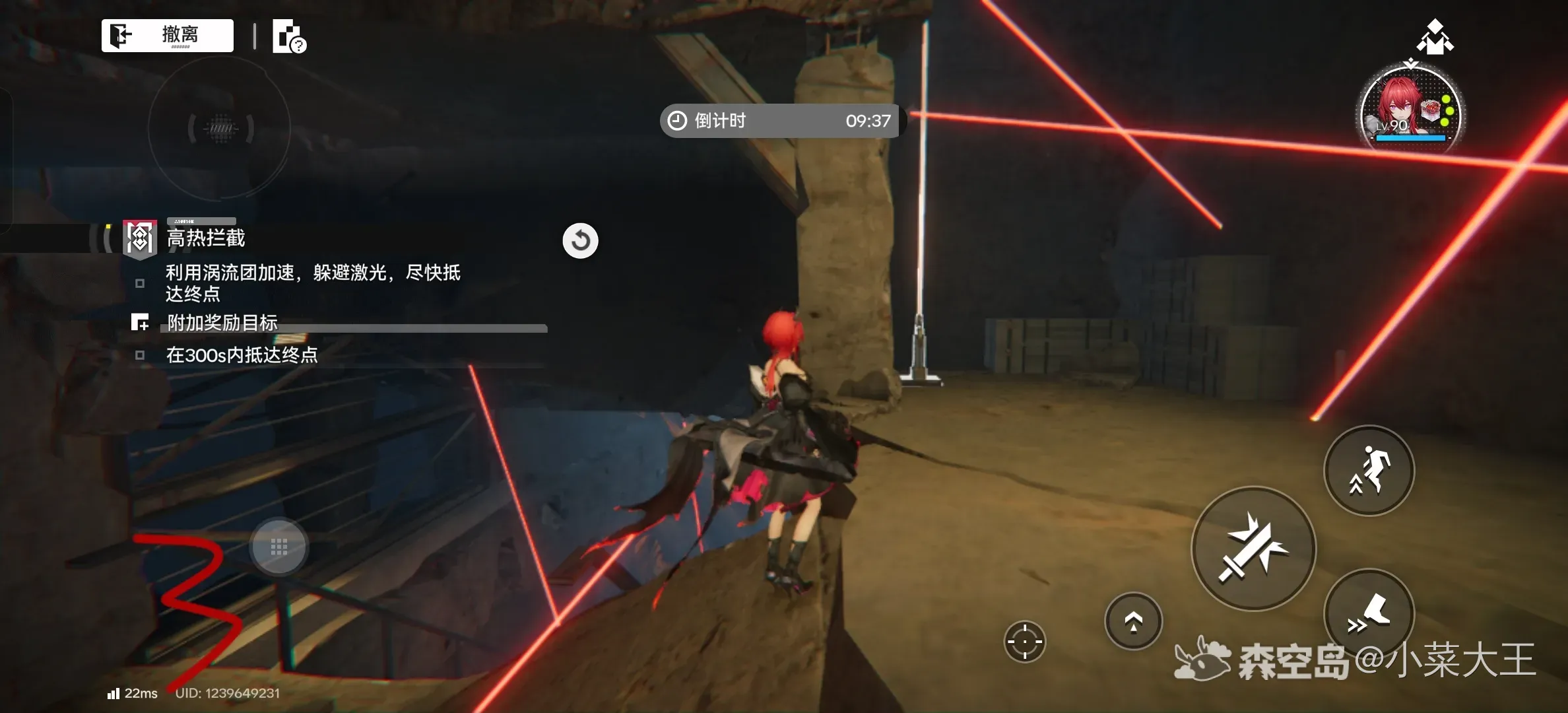Open the 高热拦截 mission tracker

205,238
